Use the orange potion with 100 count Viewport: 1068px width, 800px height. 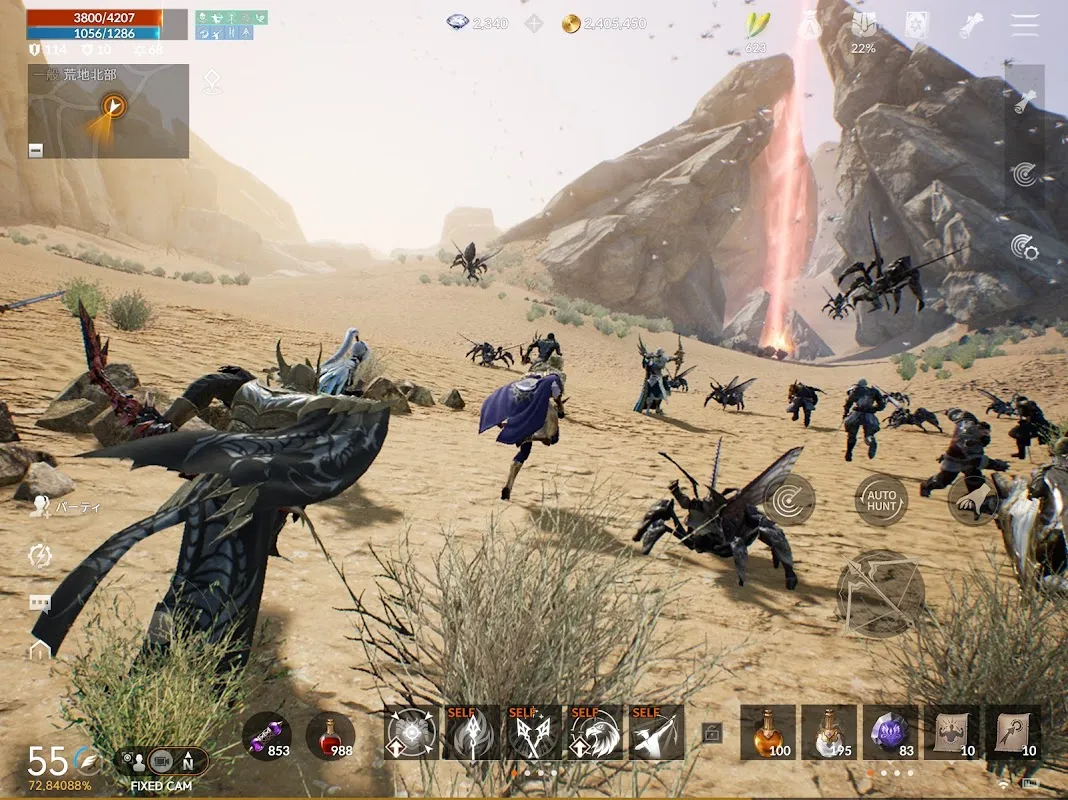click(x=768, y=733)
